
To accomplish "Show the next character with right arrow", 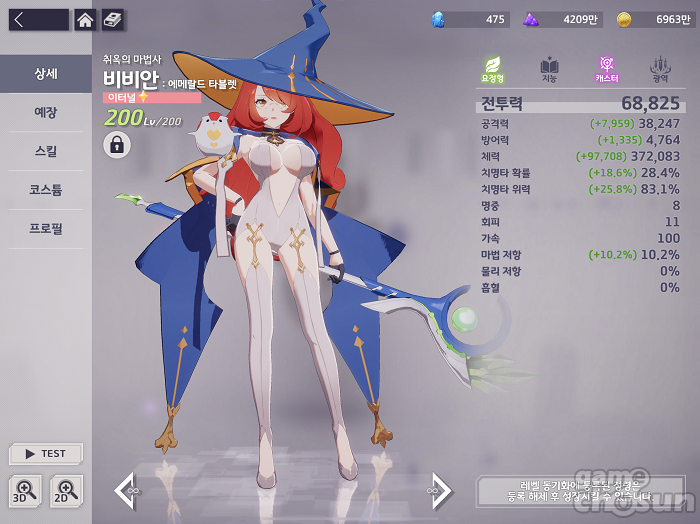I will click(x=441, y=490).
